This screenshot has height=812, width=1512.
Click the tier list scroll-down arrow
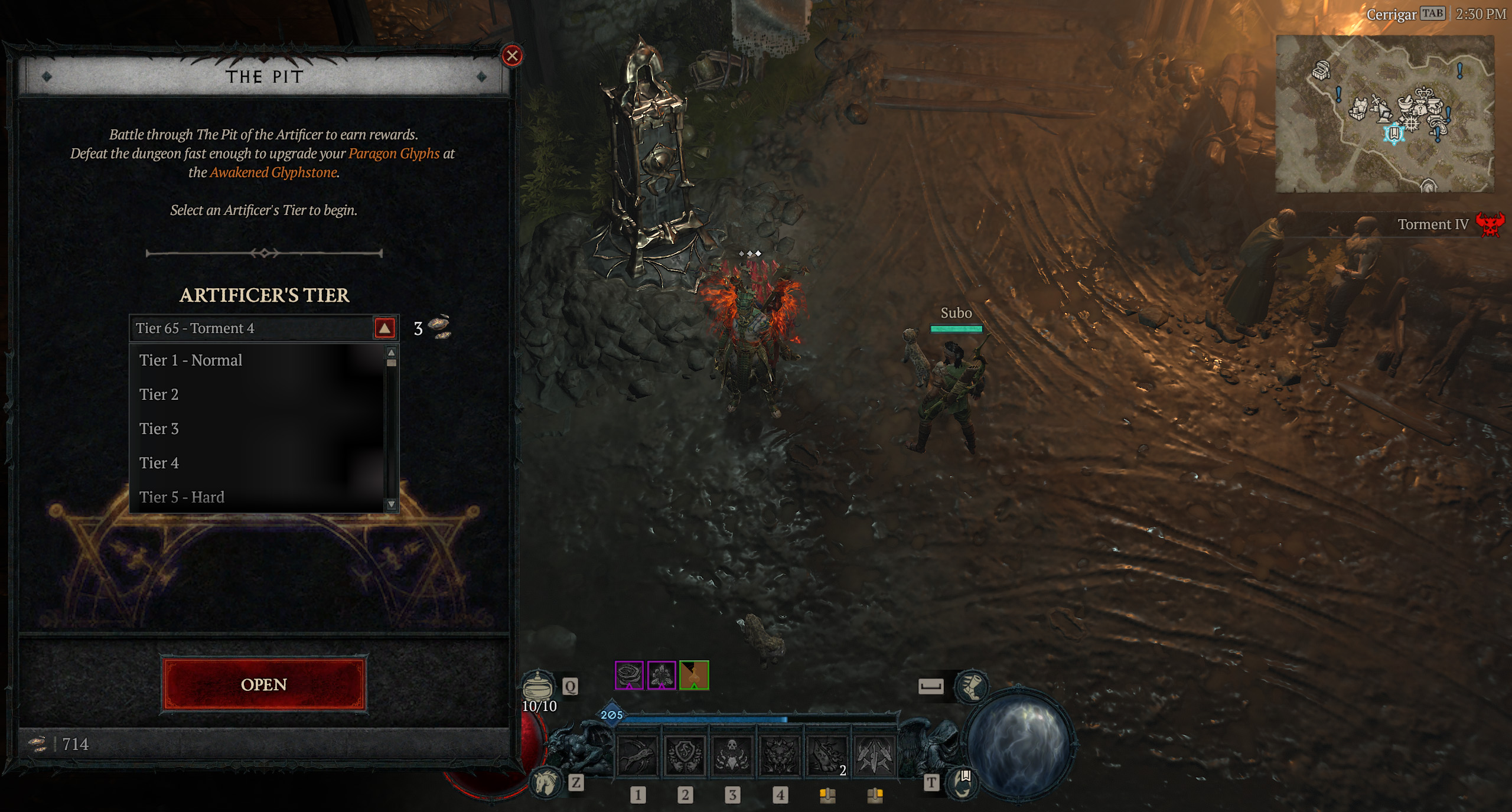click(x=391, y=504)
